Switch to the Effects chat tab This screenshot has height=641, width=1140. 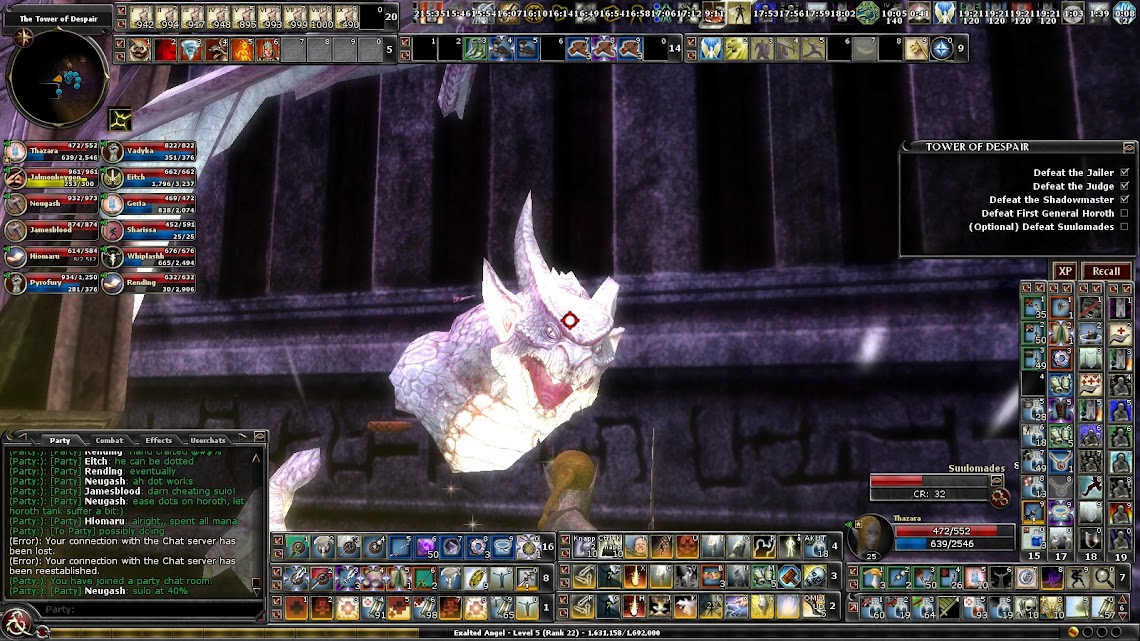(x=158, y=440)
